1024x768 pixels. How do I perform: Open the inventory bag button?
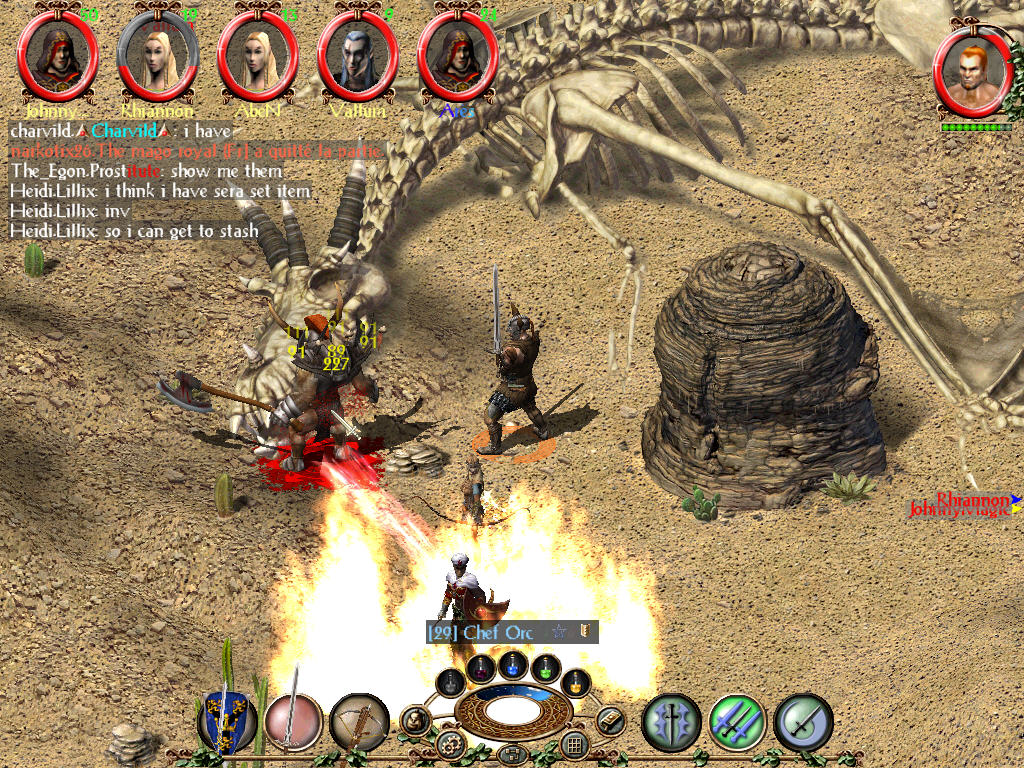(415, 720)
